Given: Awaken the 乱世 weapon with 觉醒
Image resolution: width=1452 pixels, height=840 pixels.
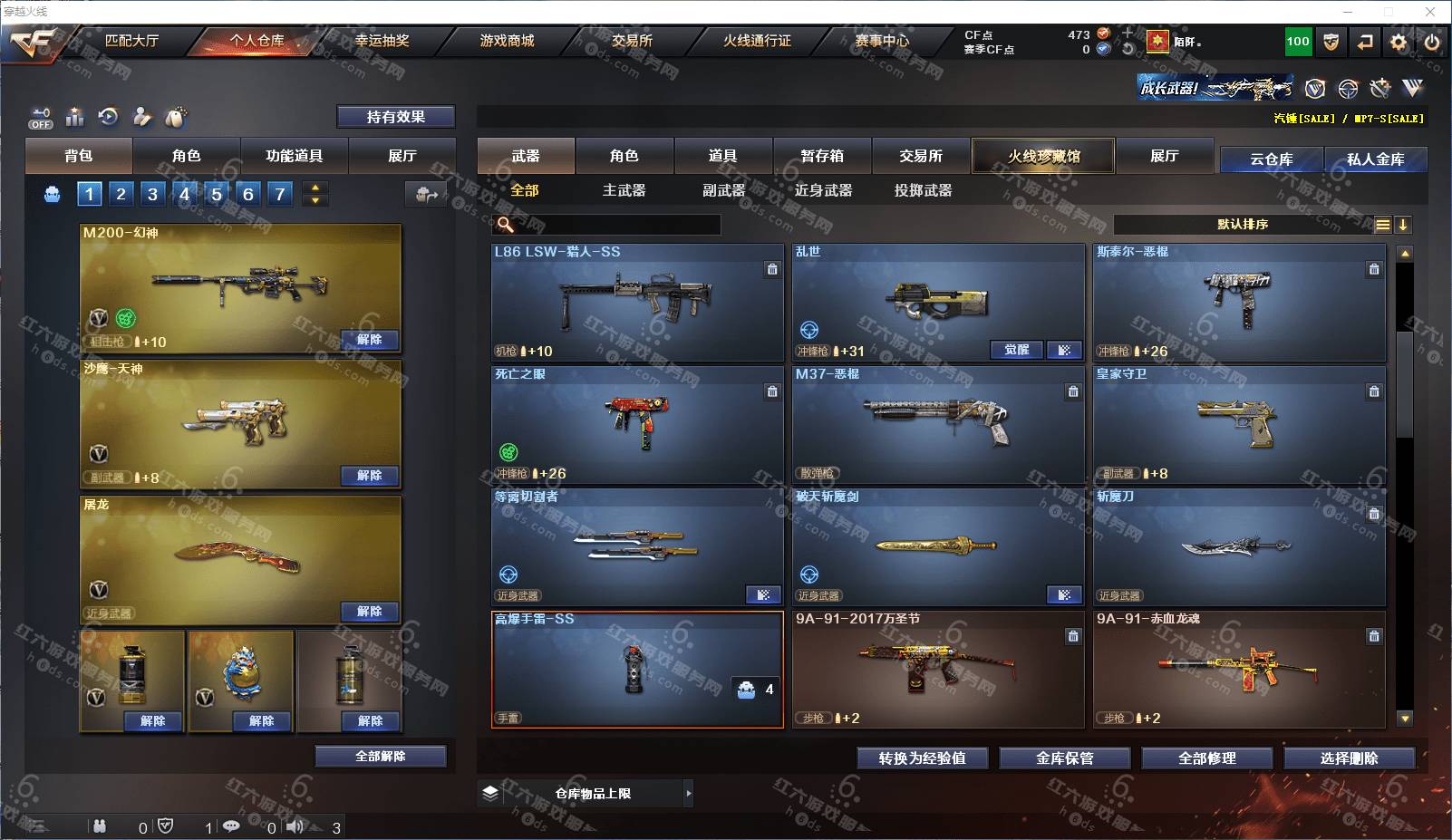Looking at the screenshot, I should (1016, 350).
